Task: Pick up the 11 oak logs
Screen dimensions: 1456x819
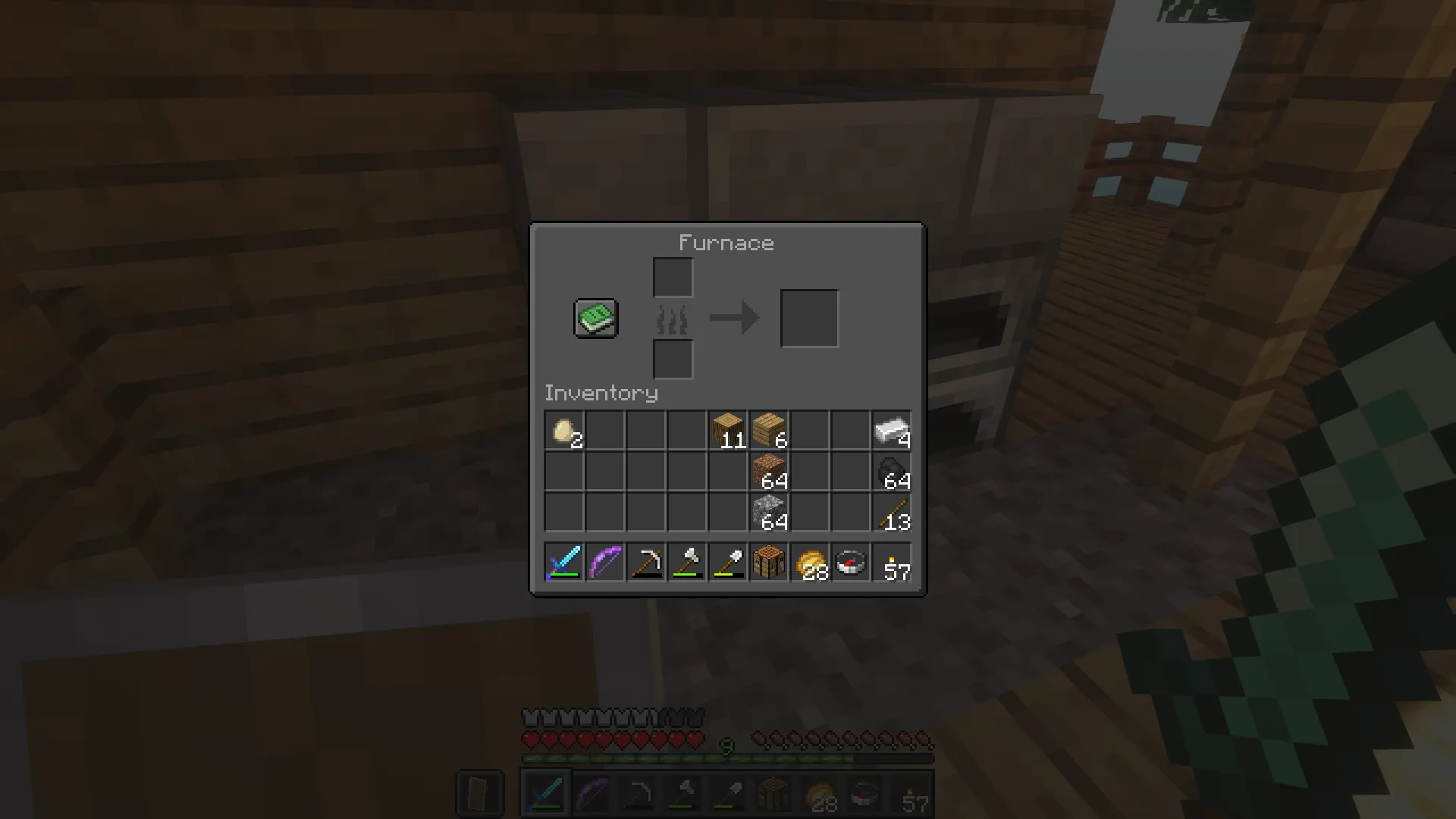Action: pyautogui.click(x=727, y=428)
